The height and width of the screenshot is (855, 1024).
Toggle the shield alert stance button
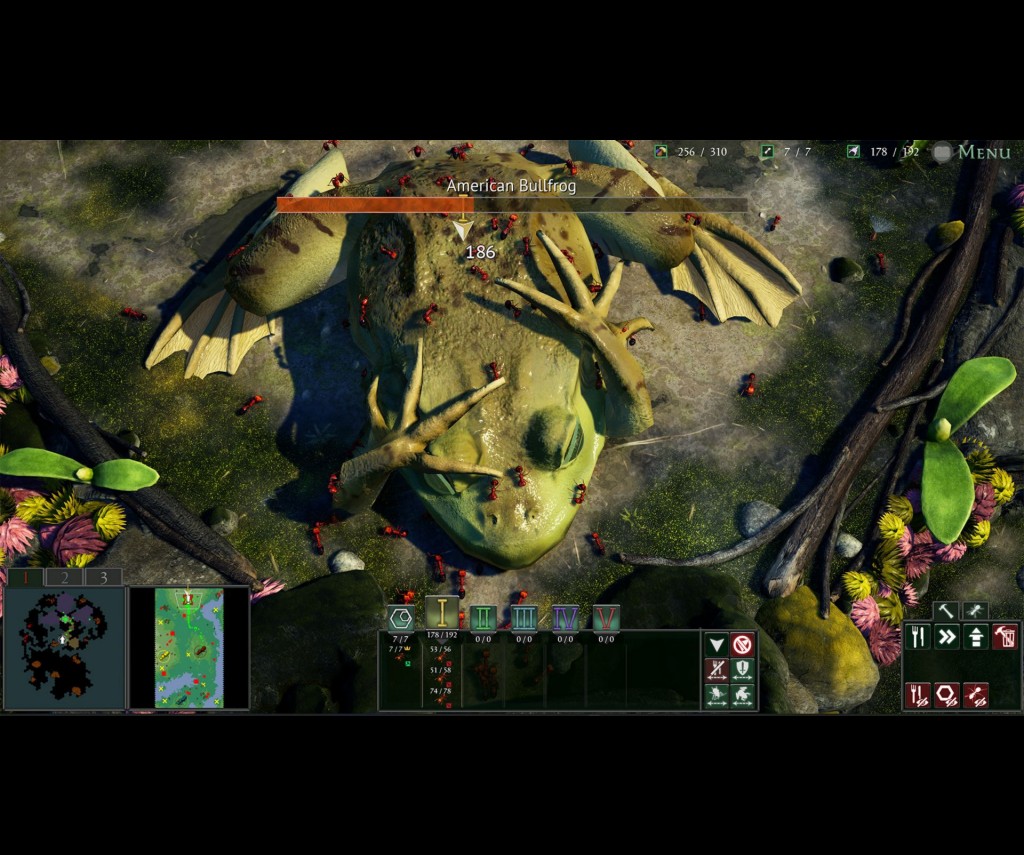pos(742,670)
